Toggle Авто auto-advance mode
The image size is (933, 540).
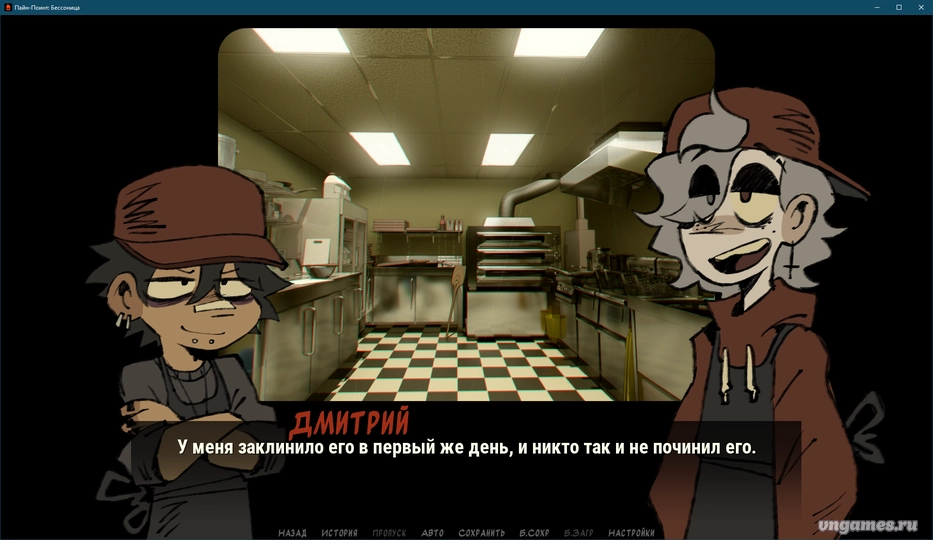tap(432, 533)
